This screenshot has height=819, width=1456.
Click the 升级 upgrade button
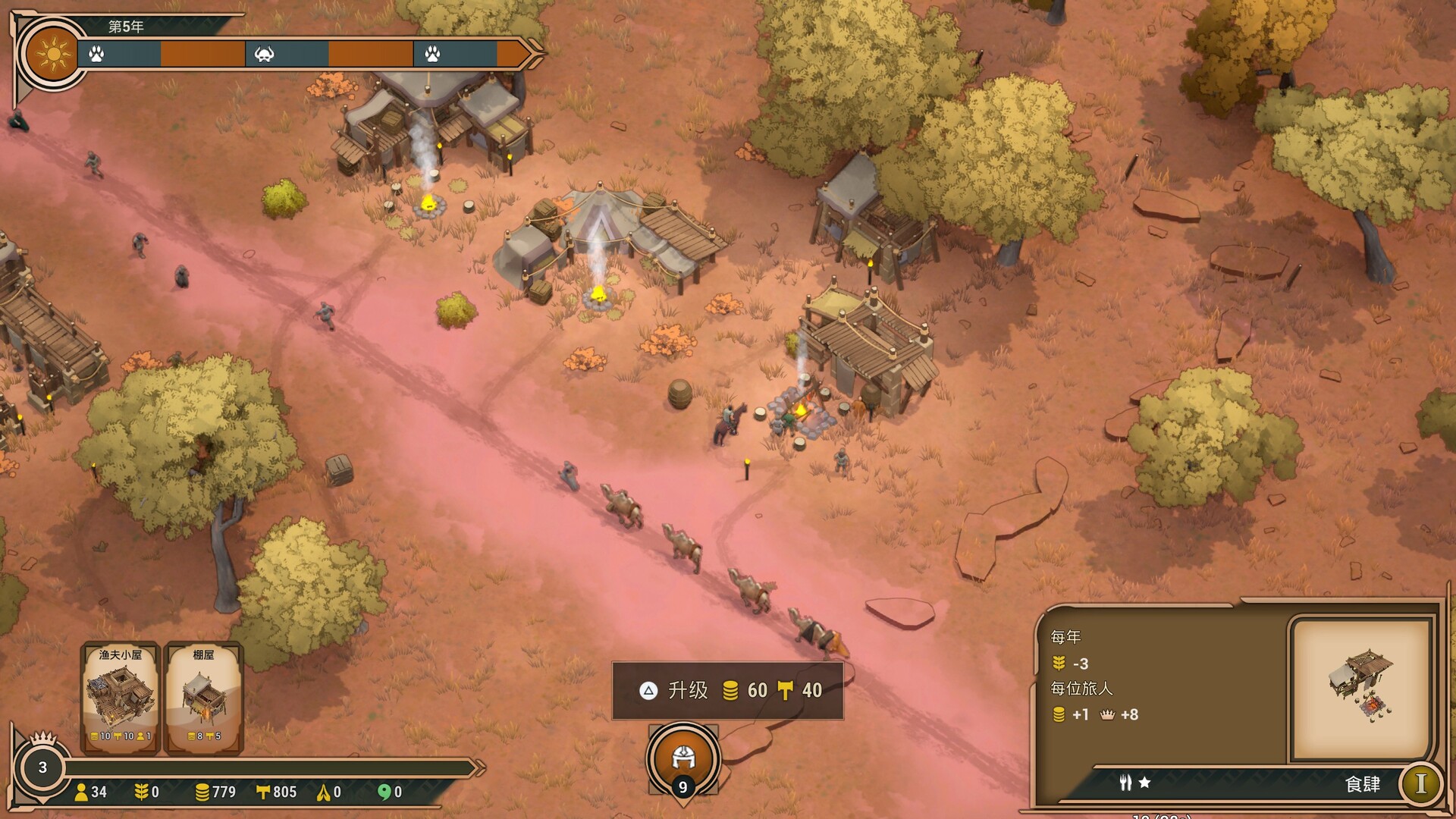click(x=726, y=690)
